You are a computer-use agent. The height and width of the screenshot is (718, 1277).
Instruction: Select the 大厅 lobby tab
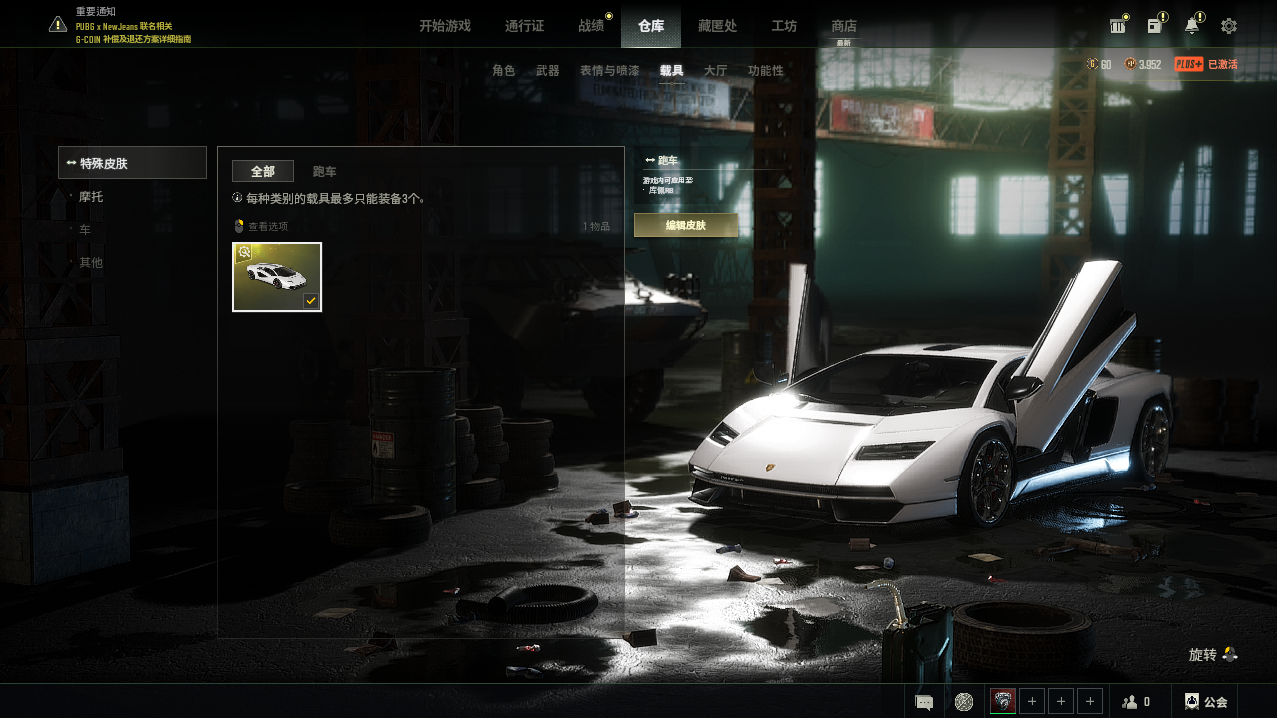(715, 71)
